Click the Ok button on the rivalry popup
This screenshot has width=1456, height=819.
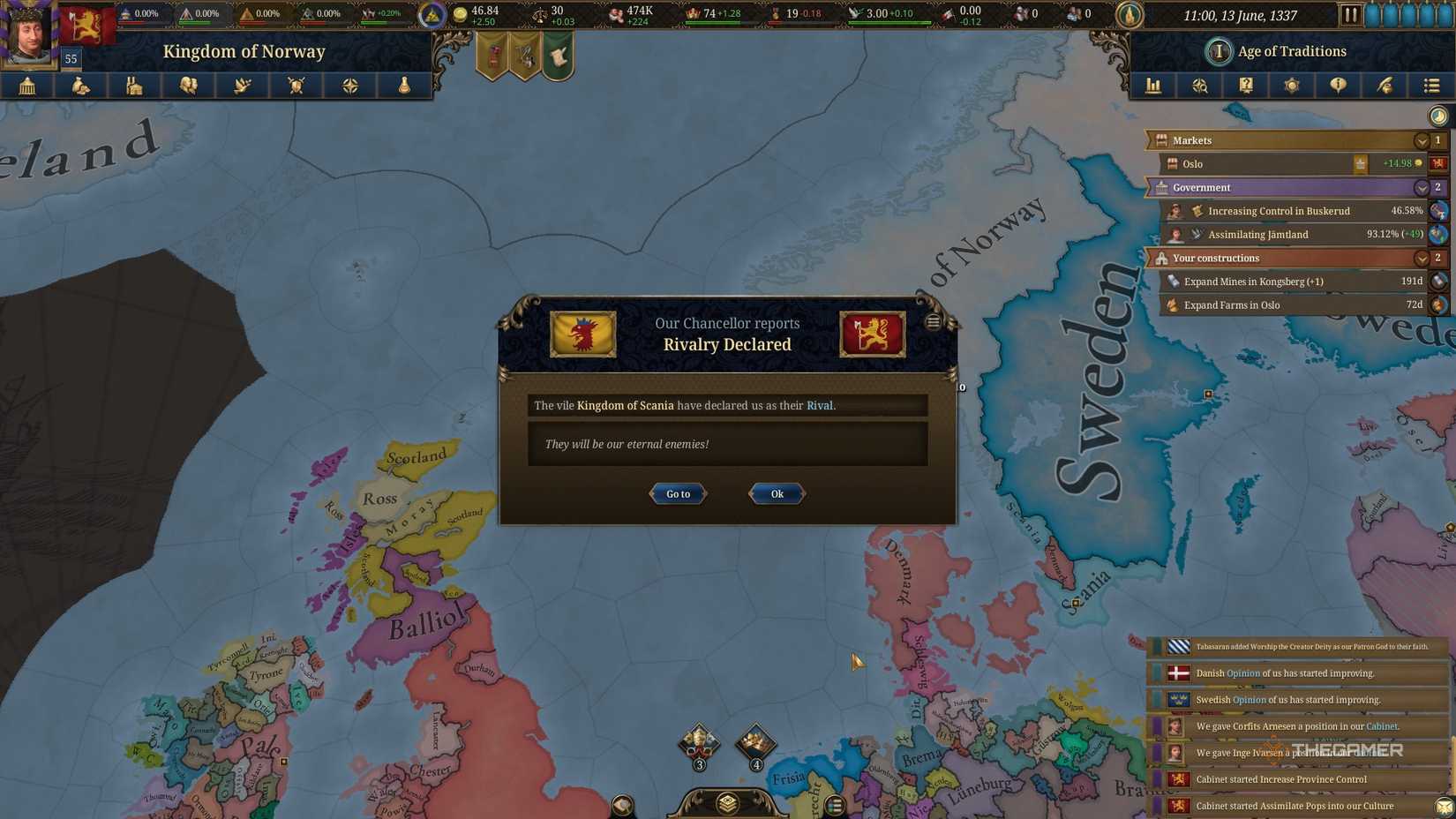pos(776,493)
